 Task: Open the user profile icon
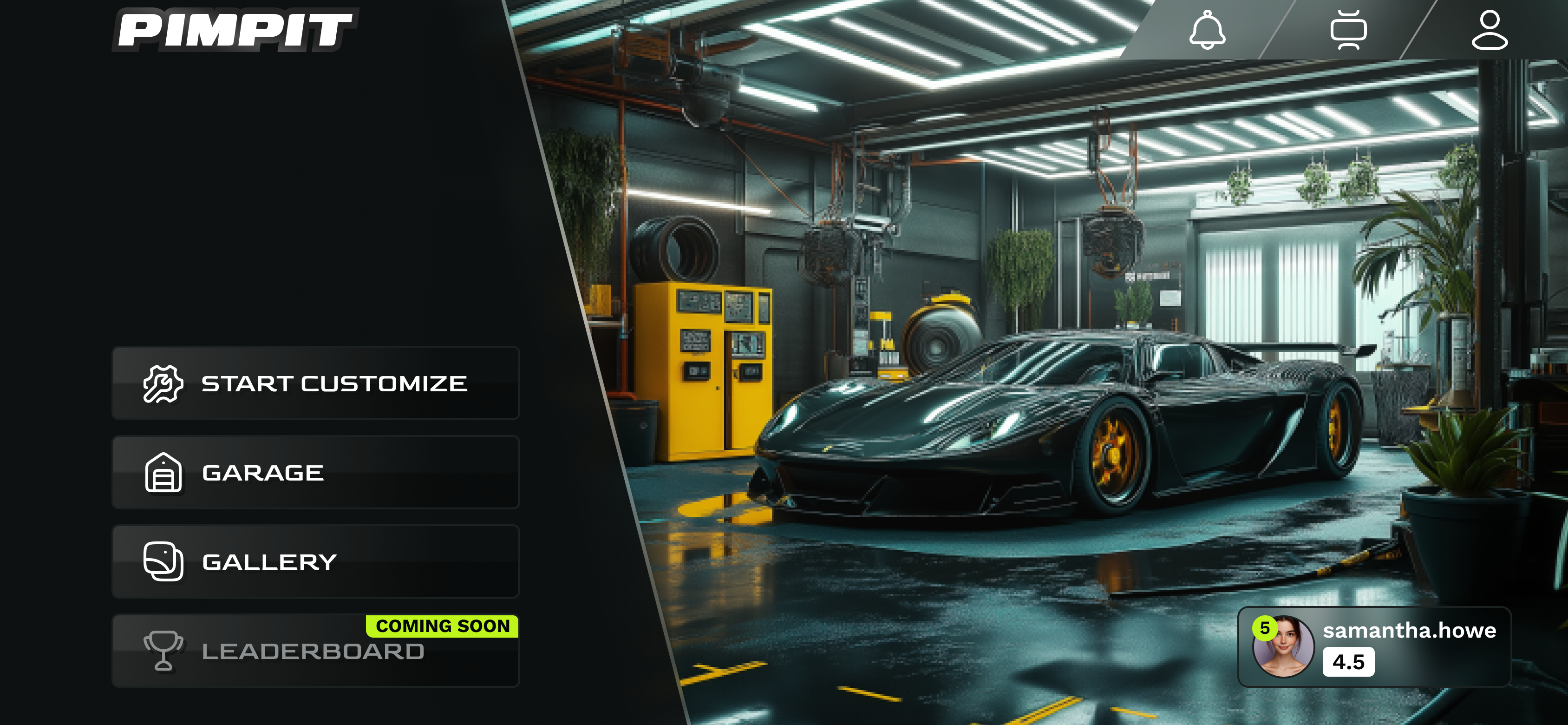(x=1490, y=30)
